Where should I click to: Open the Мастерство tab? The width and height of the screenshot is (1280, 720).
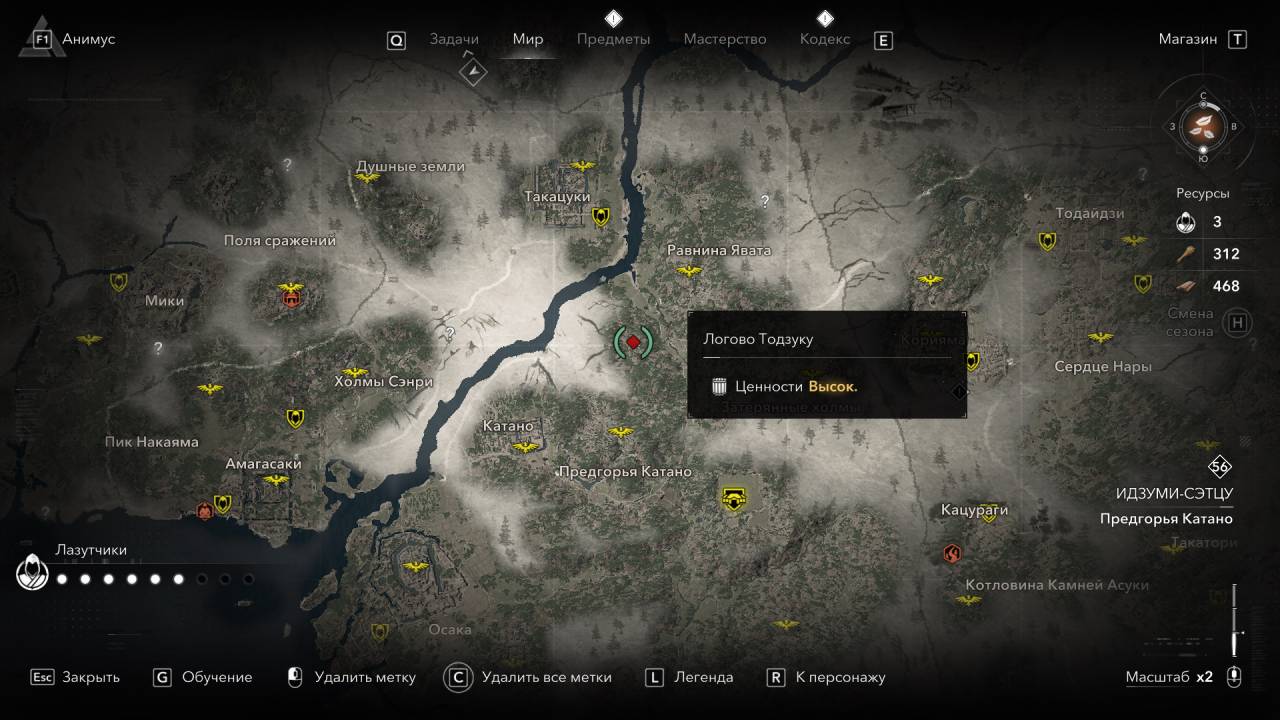point(725,39)
